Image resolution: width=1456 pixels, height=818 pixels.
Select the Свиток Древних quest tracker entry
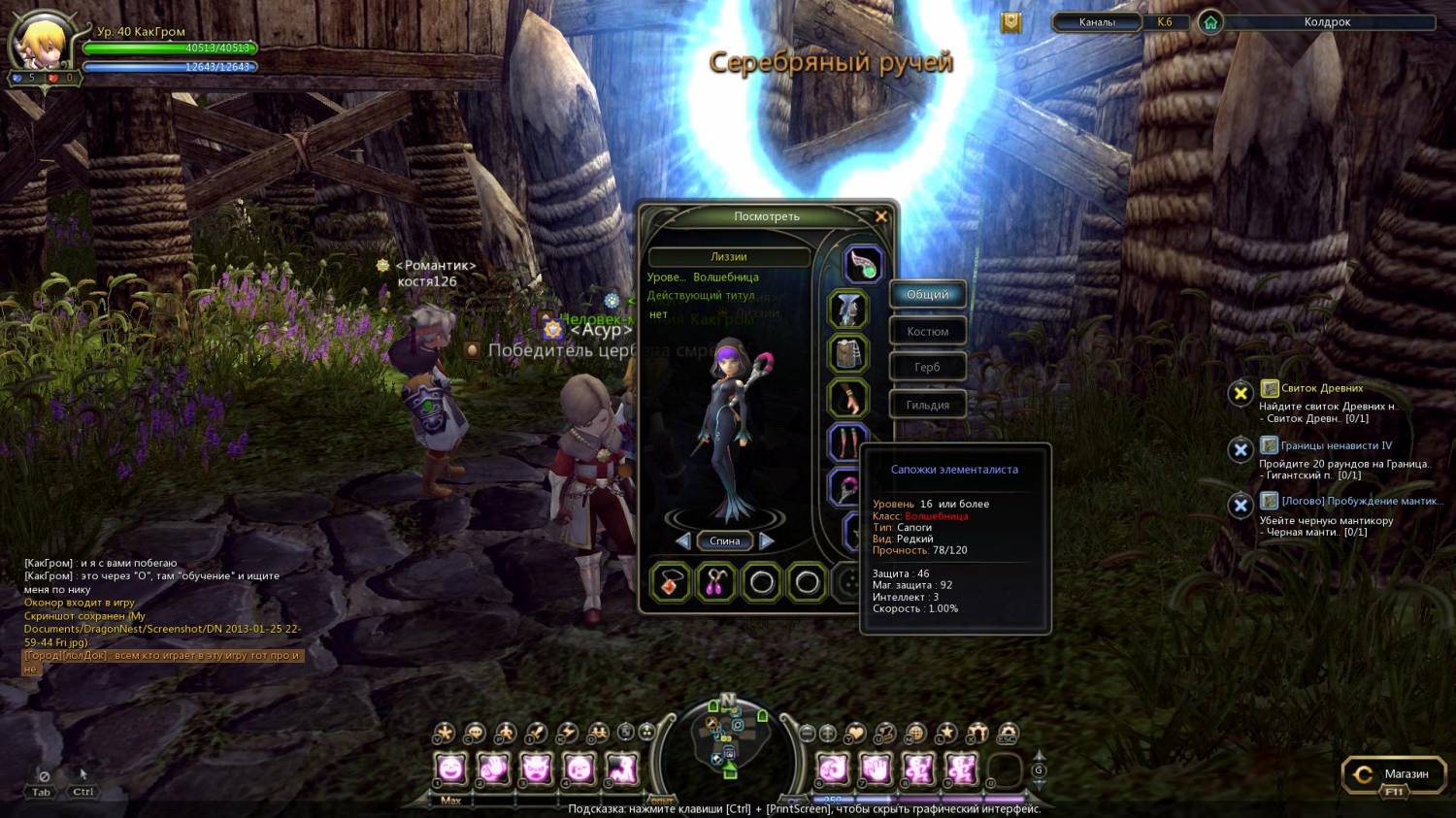pyautogui.click(x=1322, y=388)
